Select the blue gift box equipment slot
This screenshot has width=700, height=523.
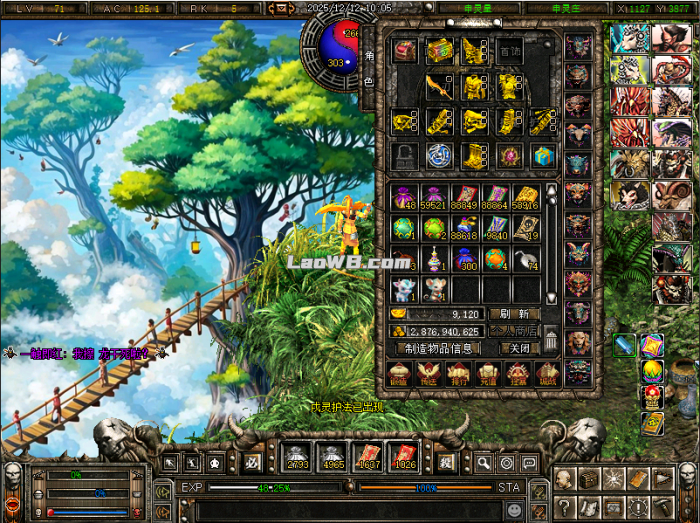[x=541, y=155]
